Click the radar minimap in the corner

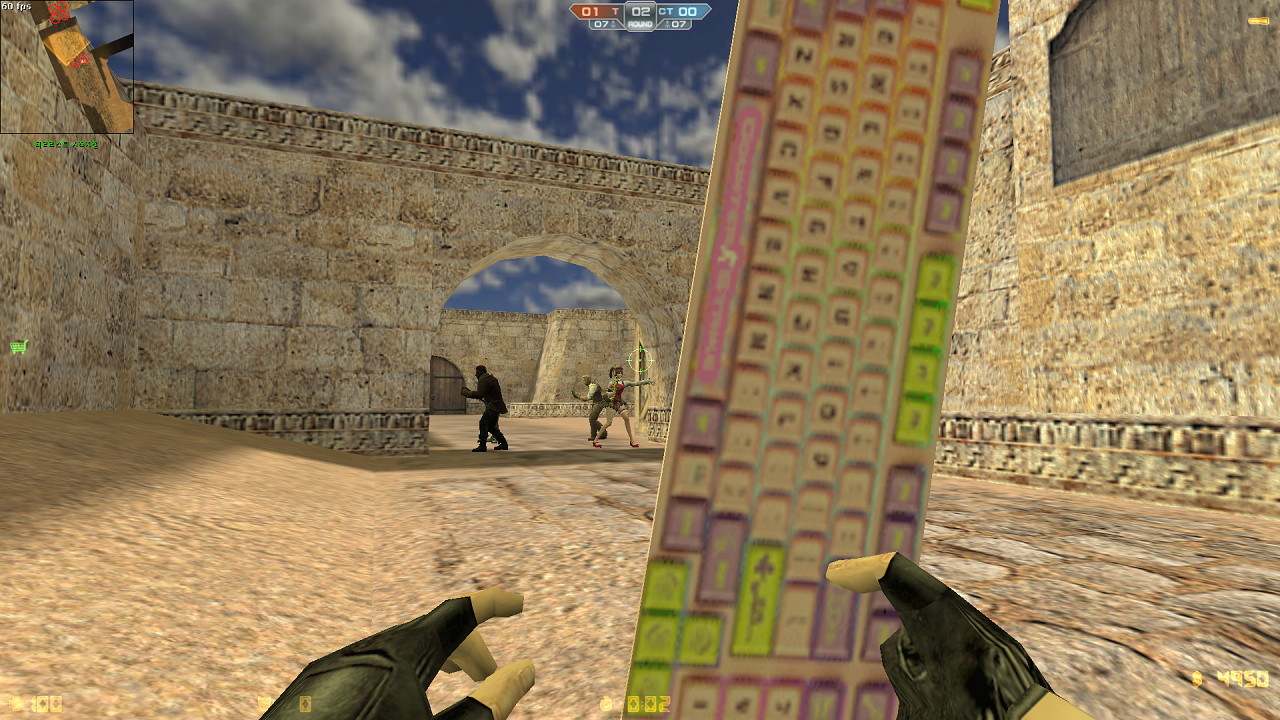(65, 65)
